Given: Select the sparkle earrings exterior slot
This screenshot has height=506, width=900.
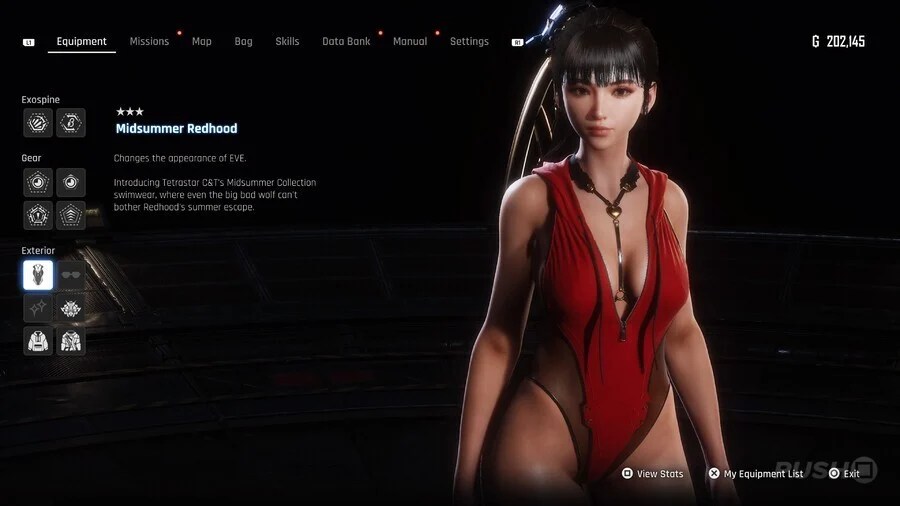Looking at the screenshot, I should pos(38,308).
